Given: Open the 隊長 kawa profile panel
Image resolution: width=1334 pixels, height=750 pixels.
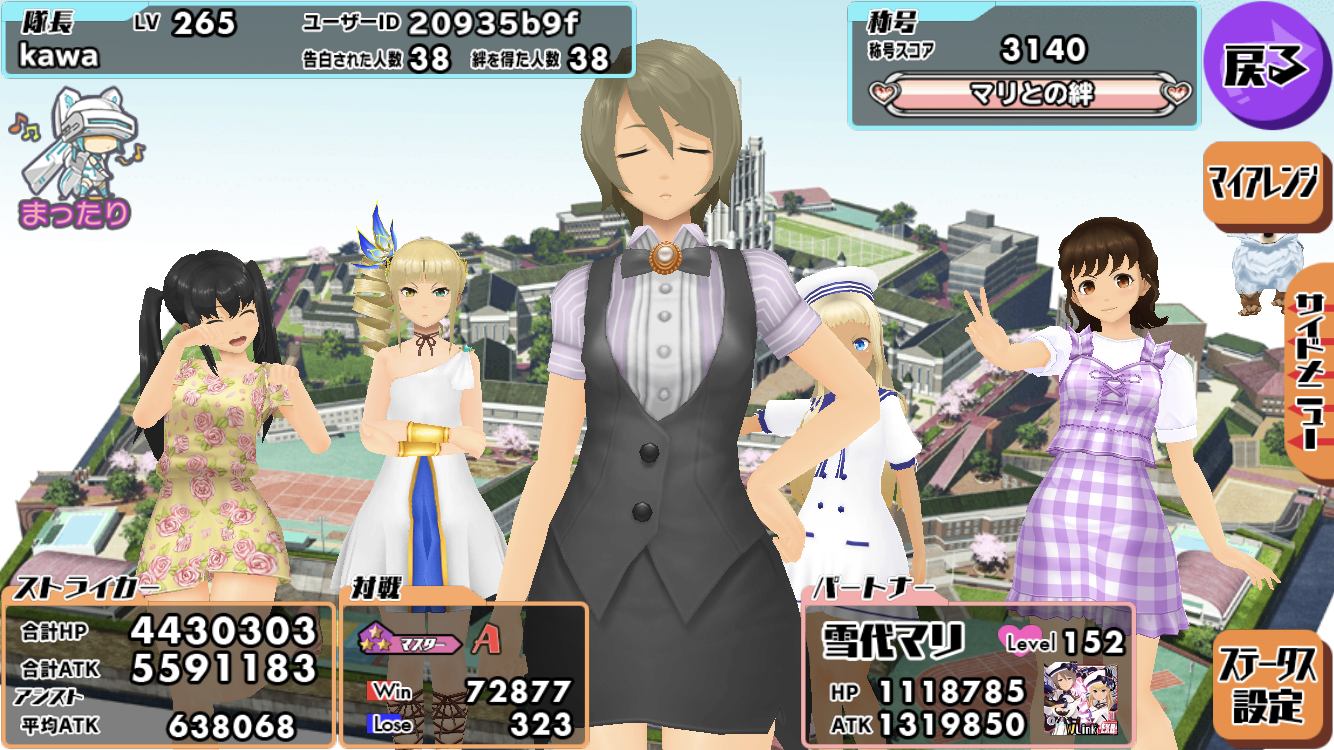Looking at the screenshot, I should coord(318,41).
